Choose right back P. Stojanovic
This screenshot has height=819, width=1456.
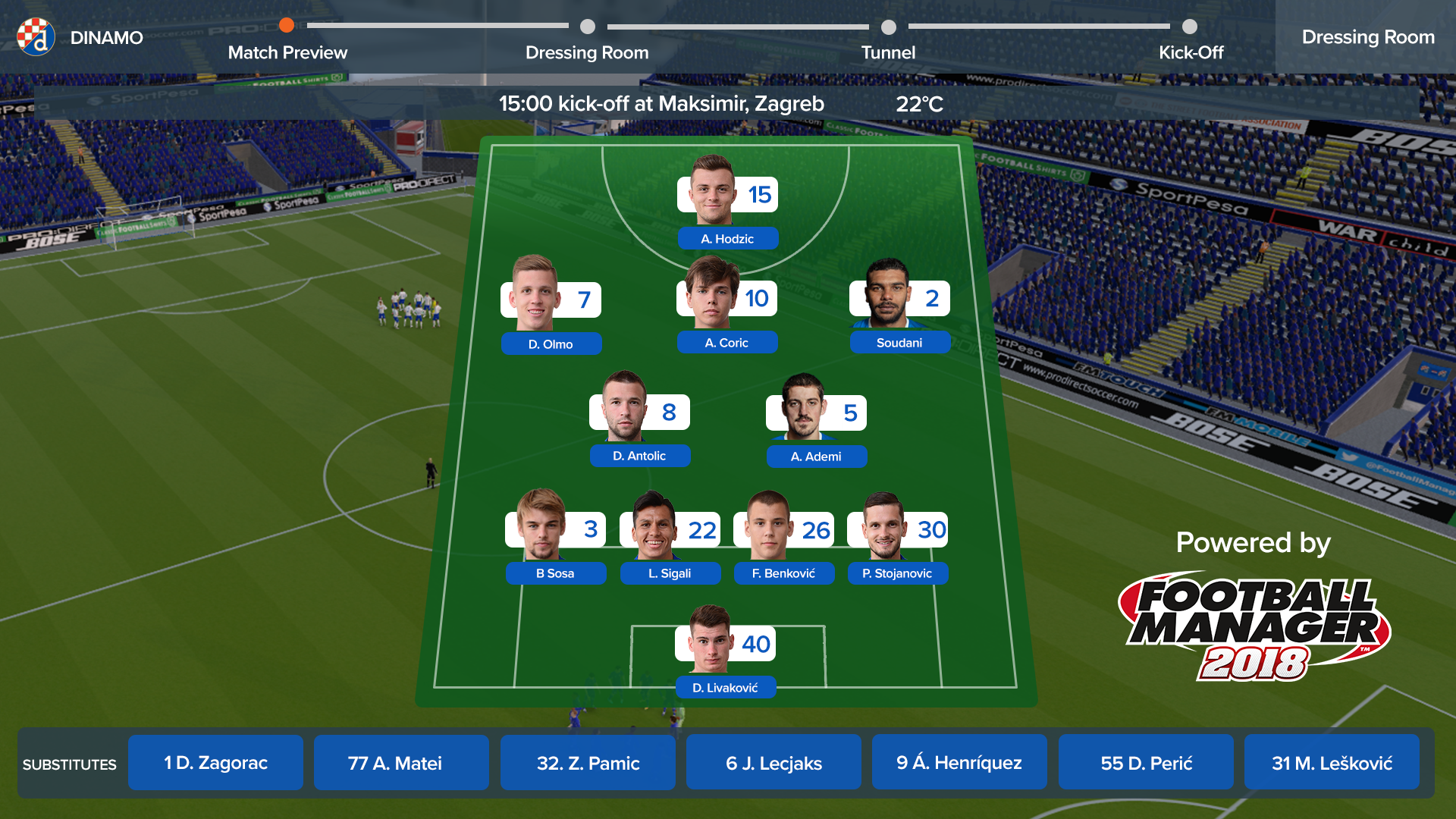pyautogui.click(x=897, y=538)
